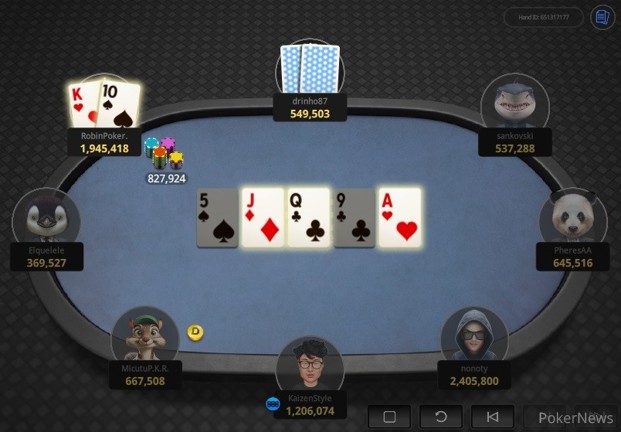Select PheresAA's panda avatar
Viewport: 621px width, 432px height.
coord(572,220)
